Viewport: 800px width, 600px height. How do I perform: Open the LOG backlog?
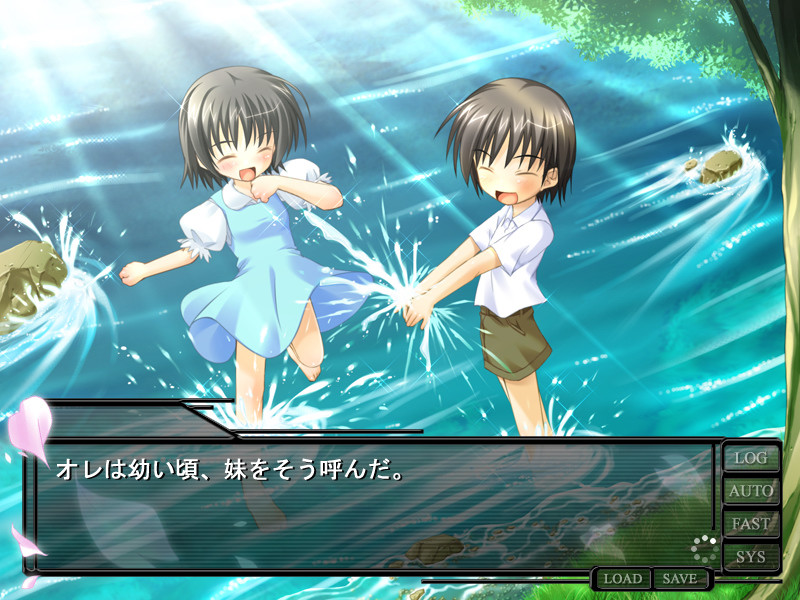pos(751,458)
